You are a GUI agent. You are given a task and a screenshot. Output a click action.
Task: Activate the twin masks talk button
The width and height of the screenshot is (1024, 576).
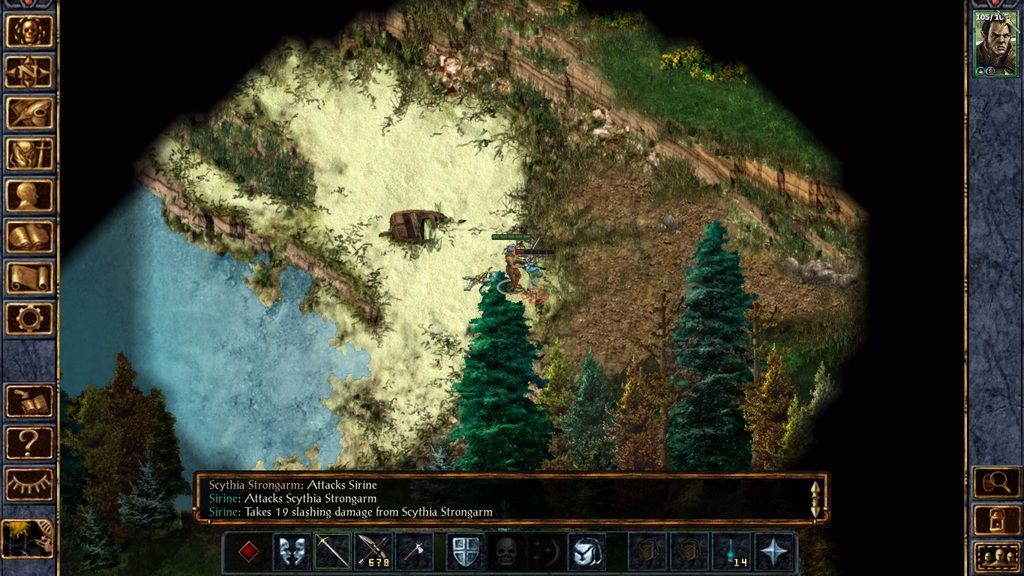point(290,552)
